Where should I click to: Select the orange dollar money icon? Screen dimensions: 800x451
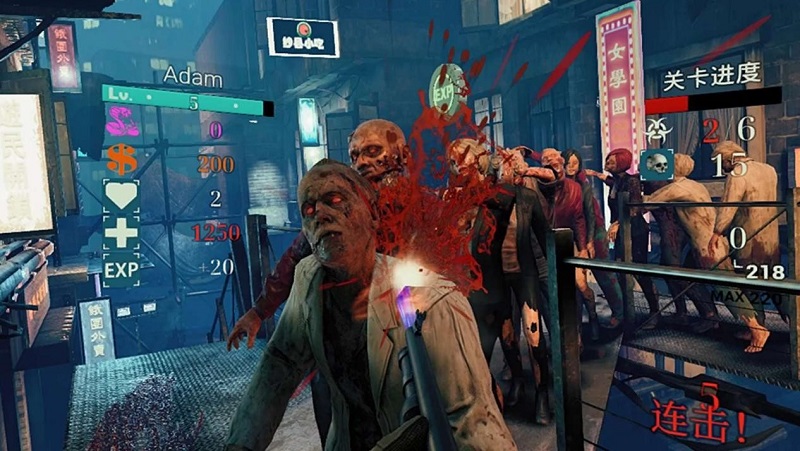[x=120, y=160]
